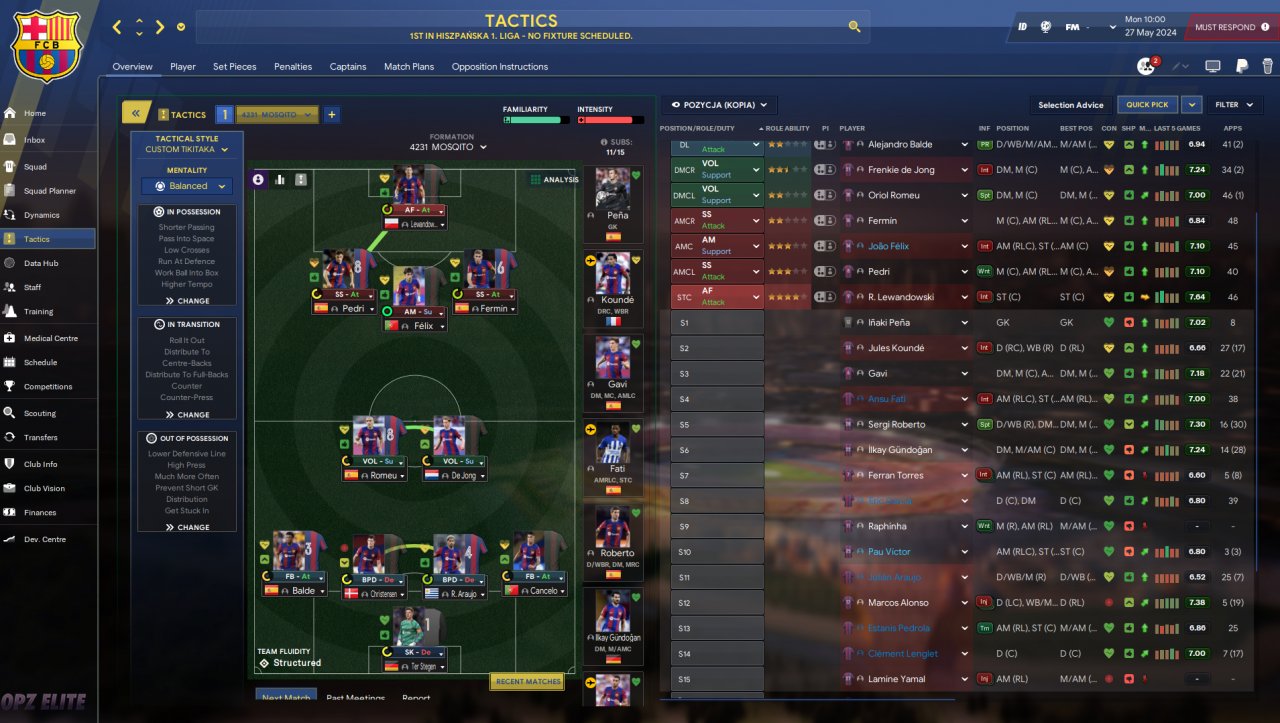Open the Transfers section

pyautogui.click(x=41, y=437)
